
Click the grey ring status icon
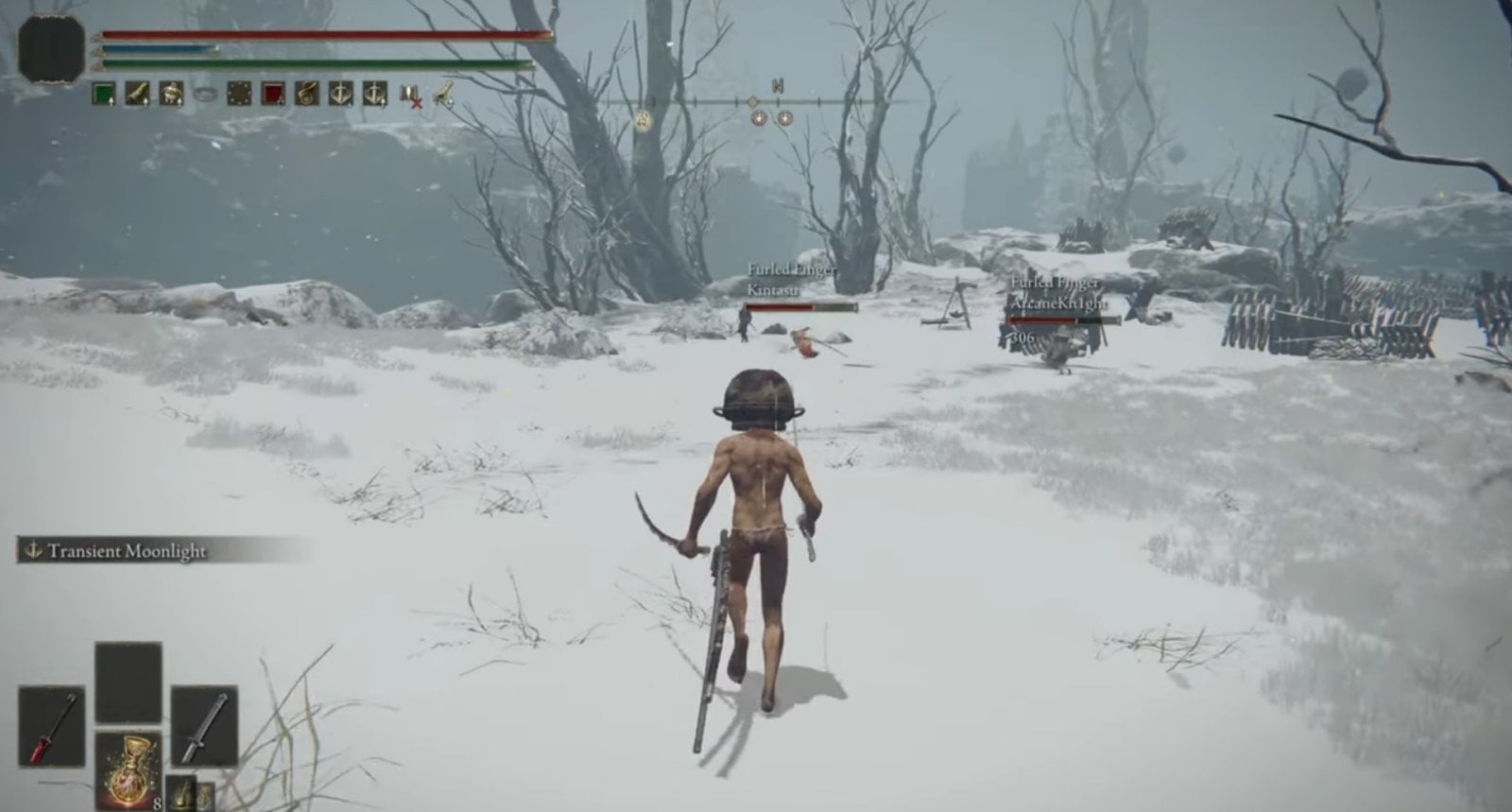205,94
